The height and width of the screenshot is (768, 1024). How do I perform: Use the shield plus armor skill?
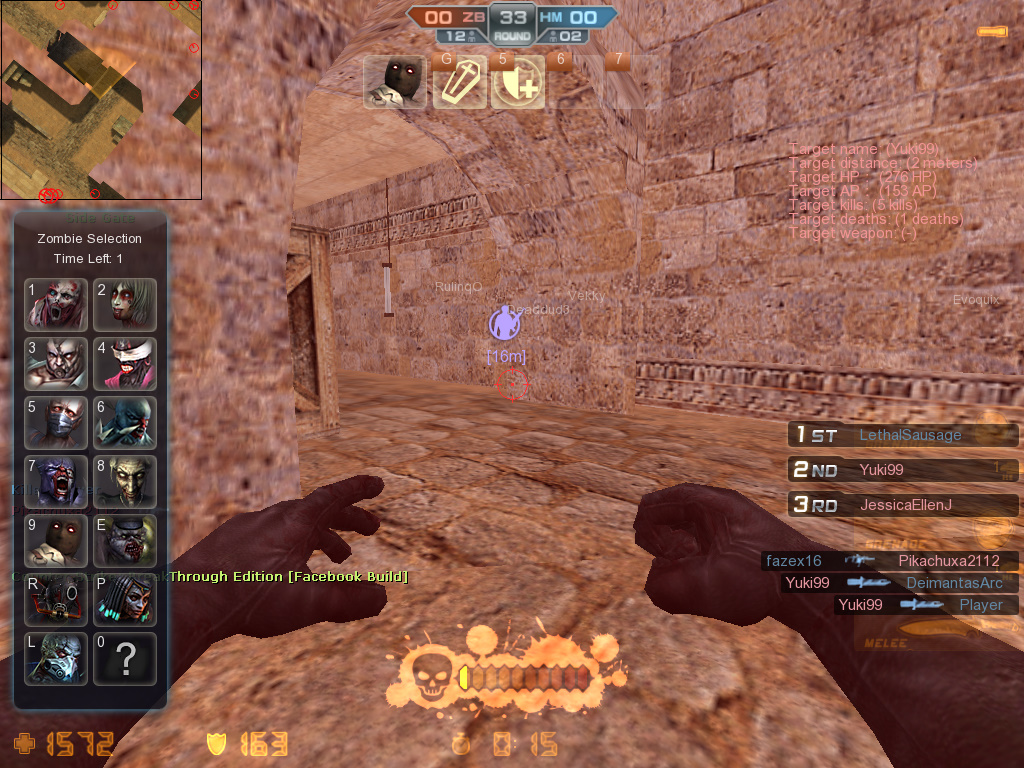point(518,82)
